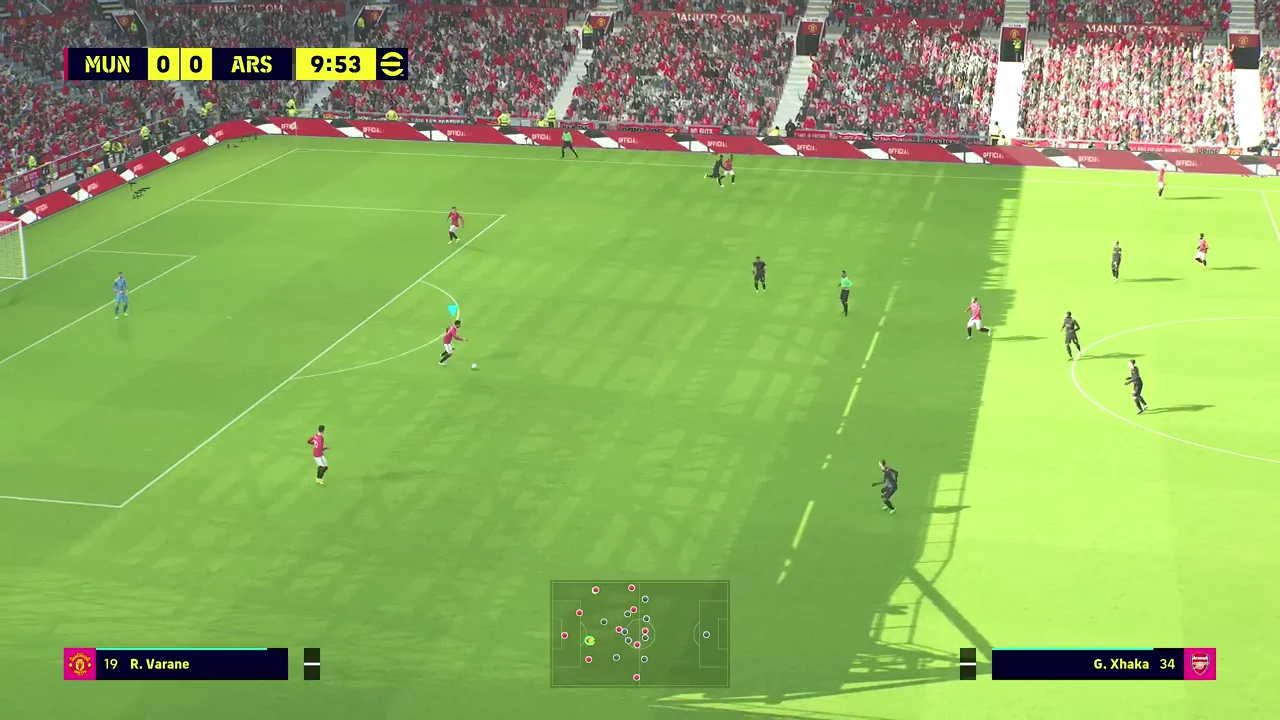This screenshot has width=1280, height=720.
Task: Open the minimap radar panel
Action: [640, 634]
